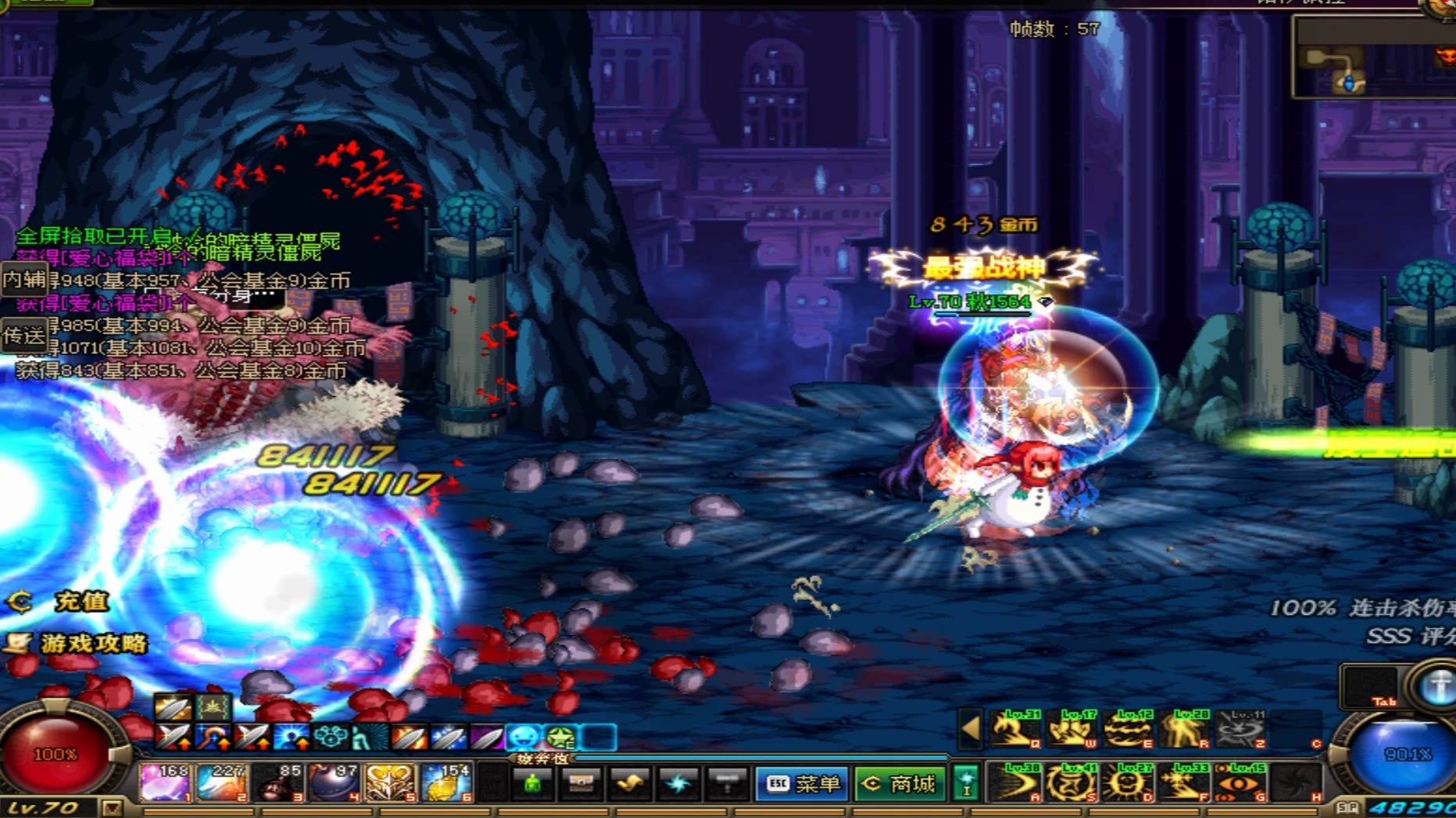
Task: Open the treasure chest inventory icon
Action: (x=581, y=784)
